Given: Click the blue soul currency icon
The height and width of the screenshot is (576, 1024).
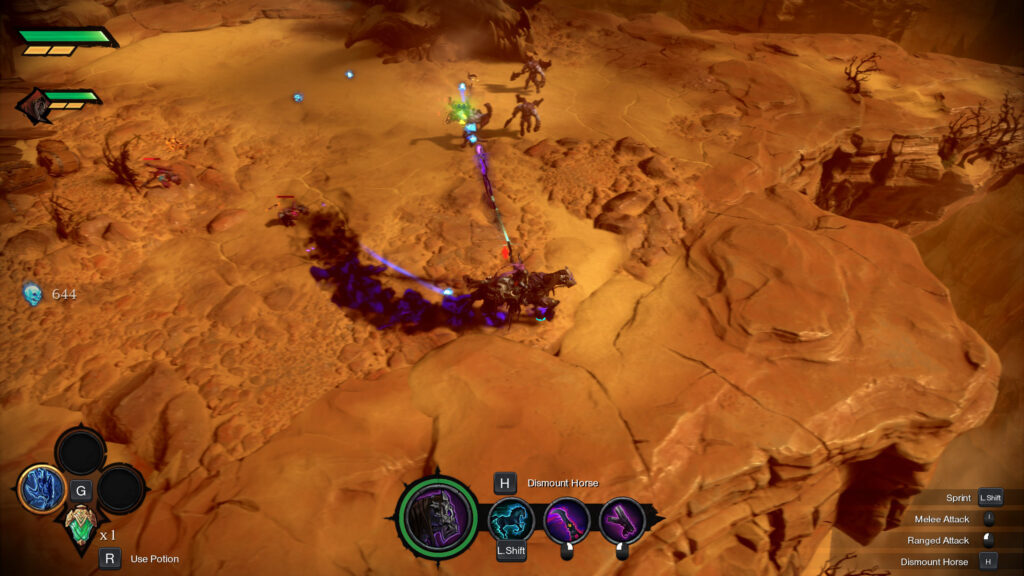Looking at the screenshot, I should coord(33,294).
